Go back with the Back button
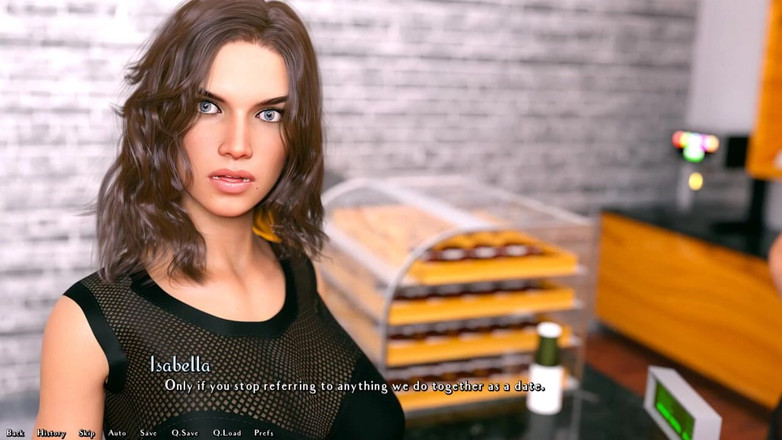 (15, 433)
